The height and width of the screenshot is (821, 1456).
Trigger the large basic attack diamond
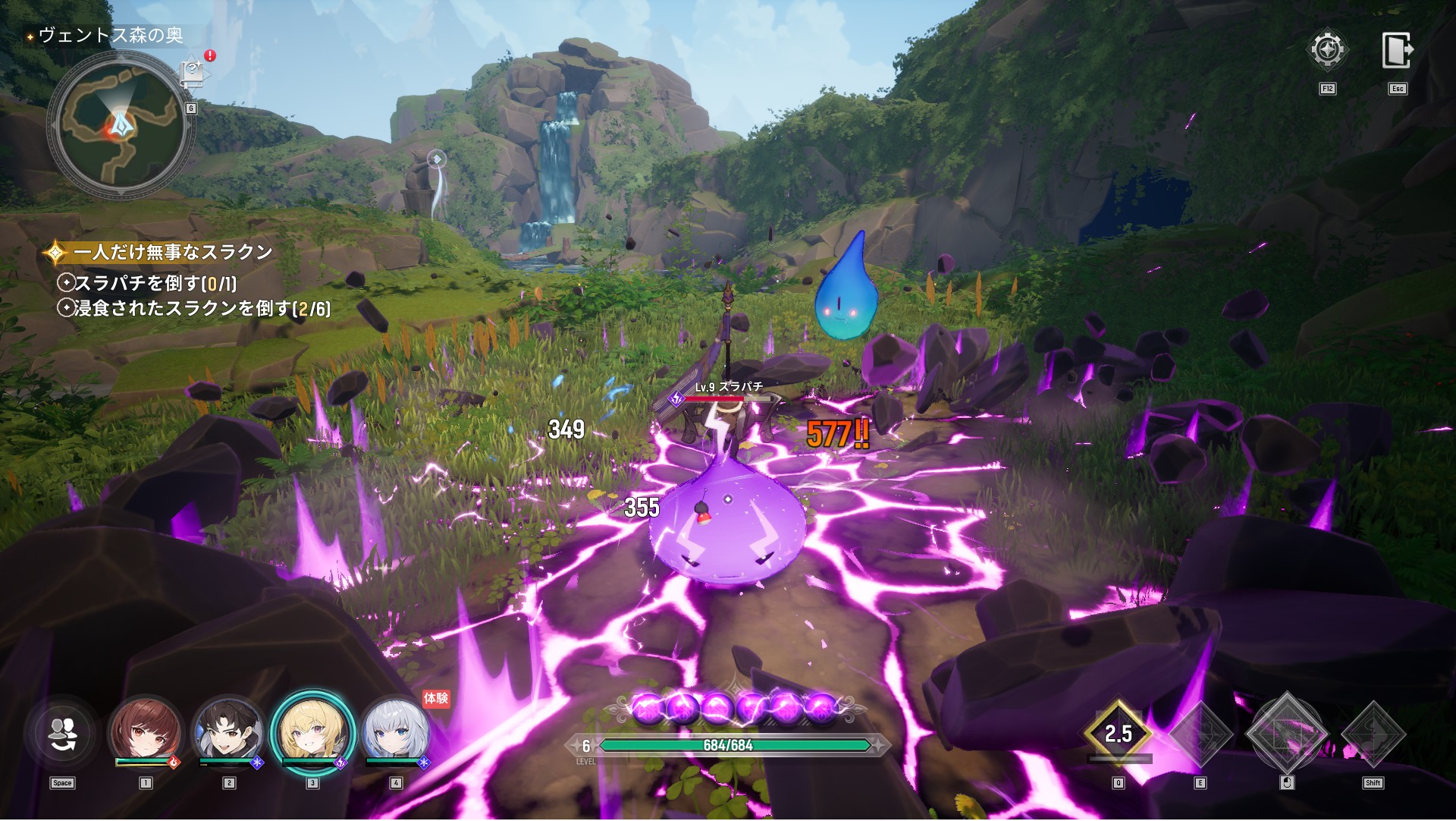click(x=1287, y=734)
